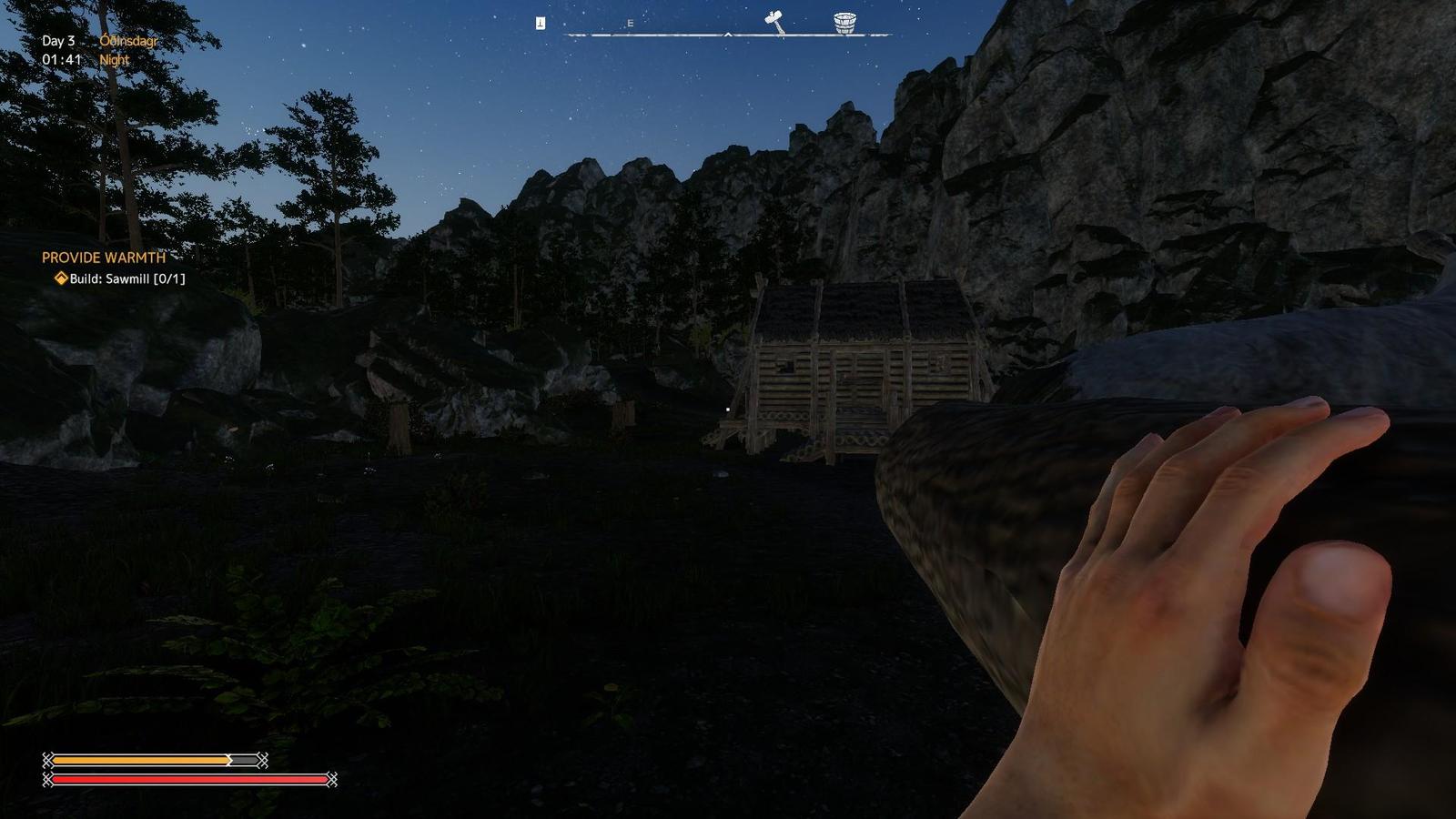Click the white crosshair dot at screen center

coord(729,411)
